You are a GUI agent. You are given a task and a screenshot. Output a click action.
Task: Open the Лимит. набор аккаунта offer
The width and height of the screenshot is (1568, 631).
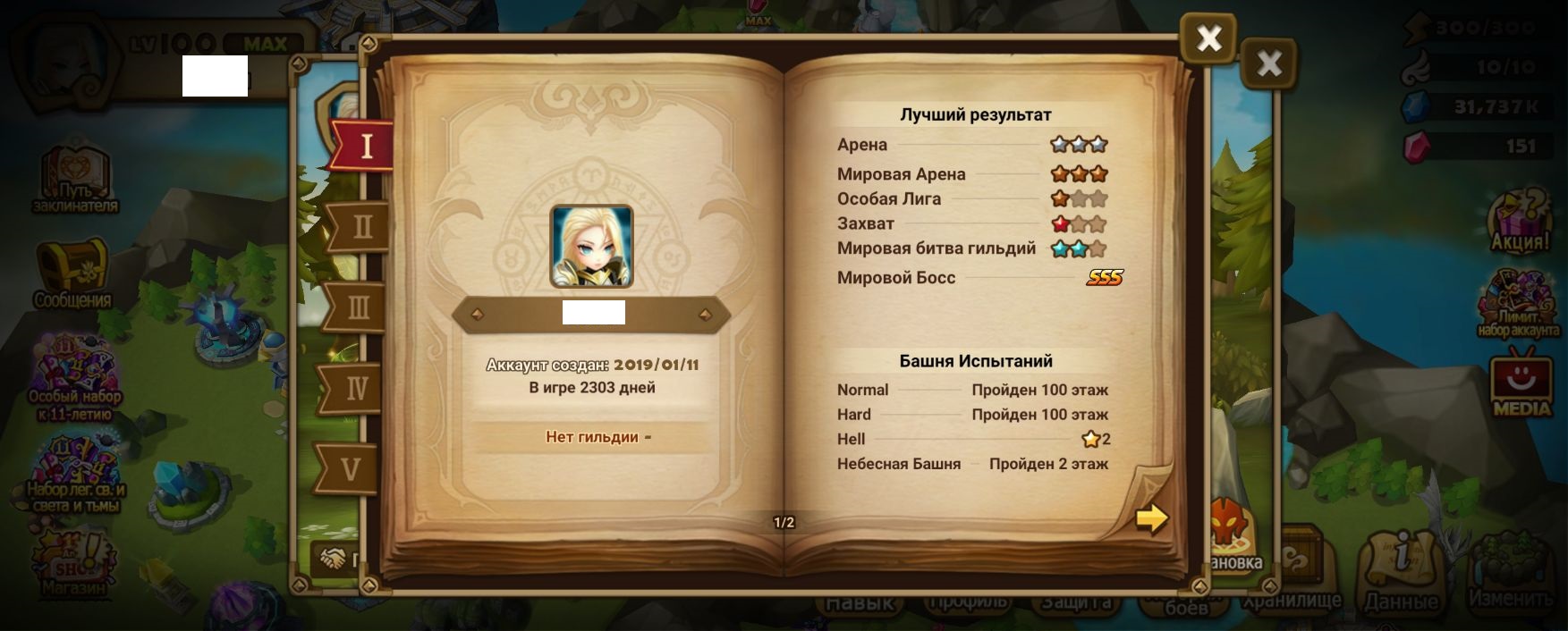pyautogui.click(x=1518, y=304)
